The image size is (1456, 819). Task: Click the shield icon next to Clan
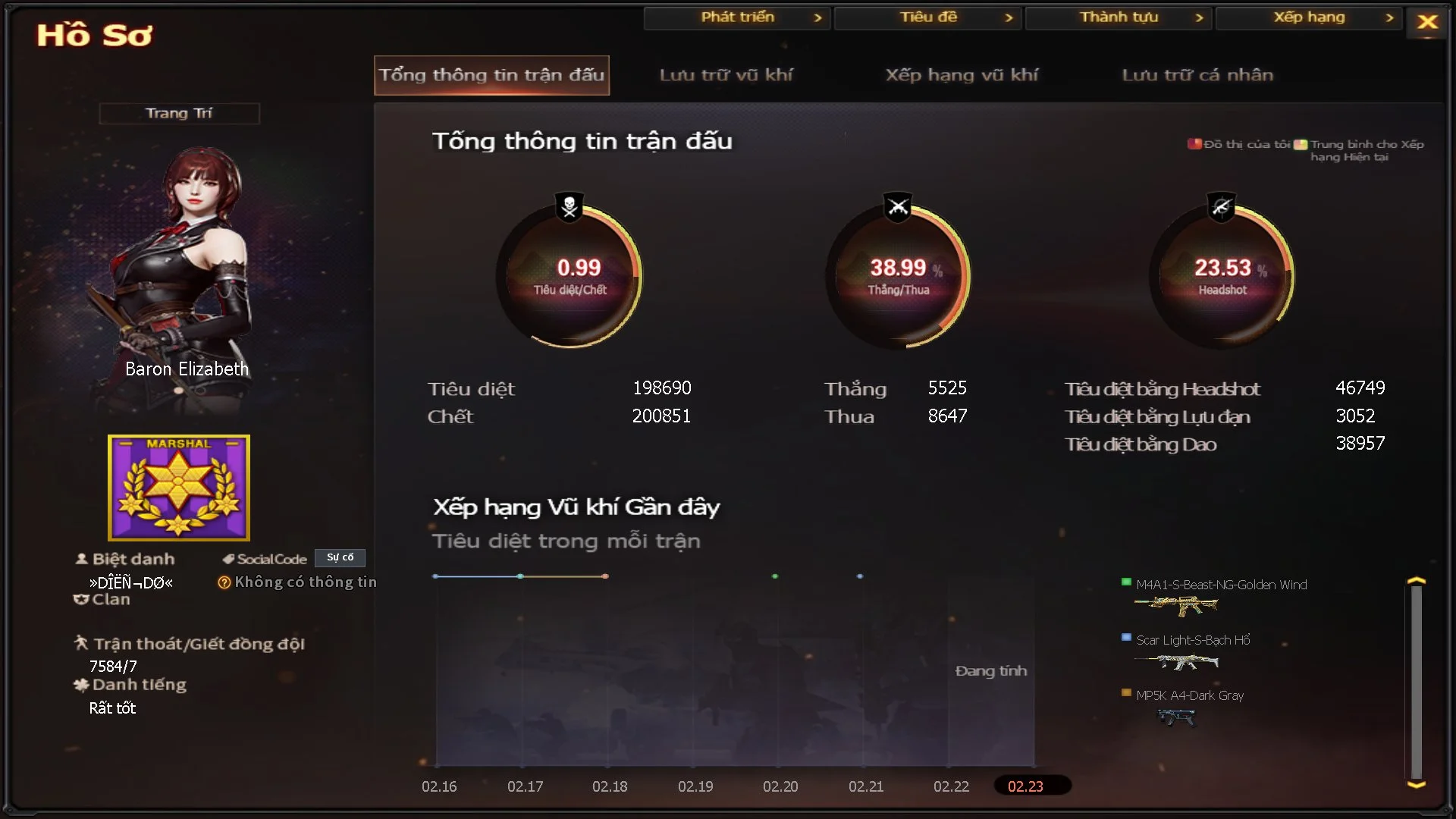tap(82, 598)
